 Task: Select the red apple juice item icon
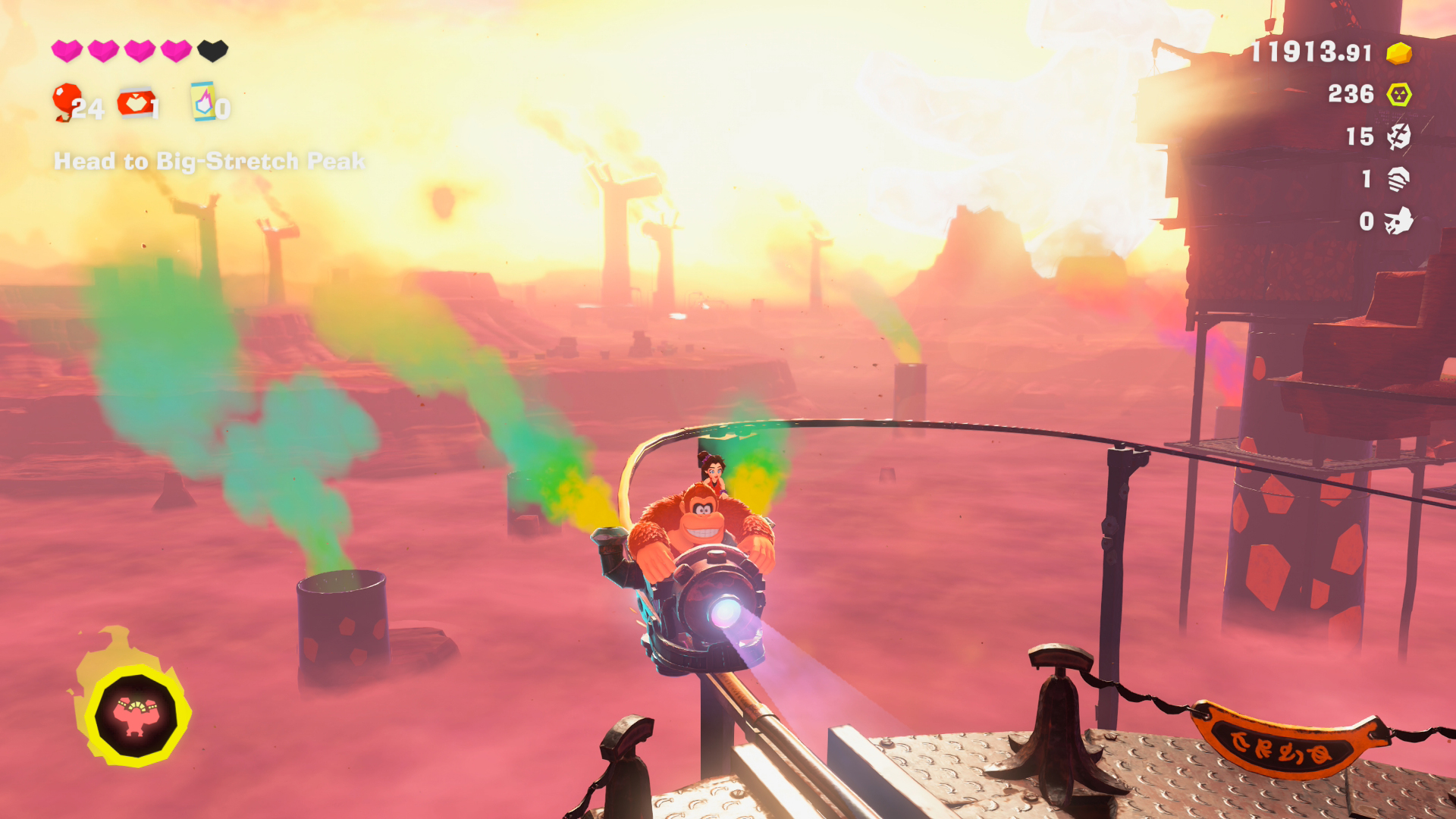pos(136,102)
